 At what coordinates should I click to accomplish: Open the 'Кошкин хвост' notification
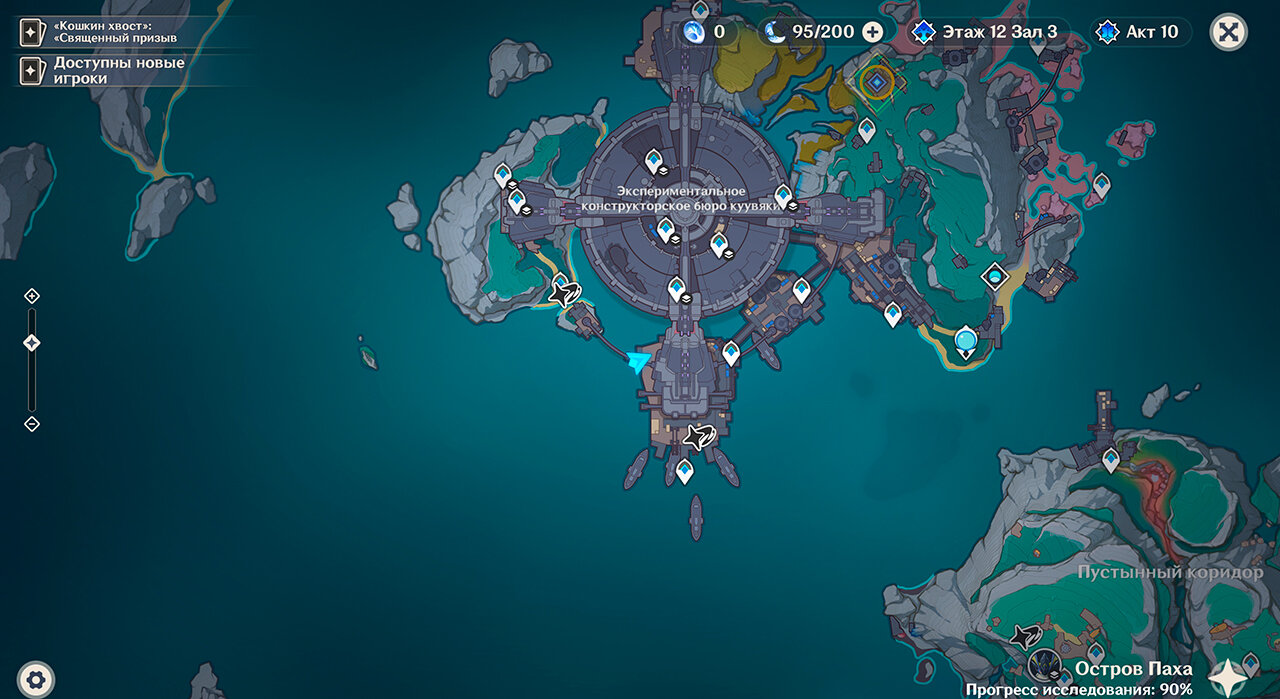[x=100, y=32]
